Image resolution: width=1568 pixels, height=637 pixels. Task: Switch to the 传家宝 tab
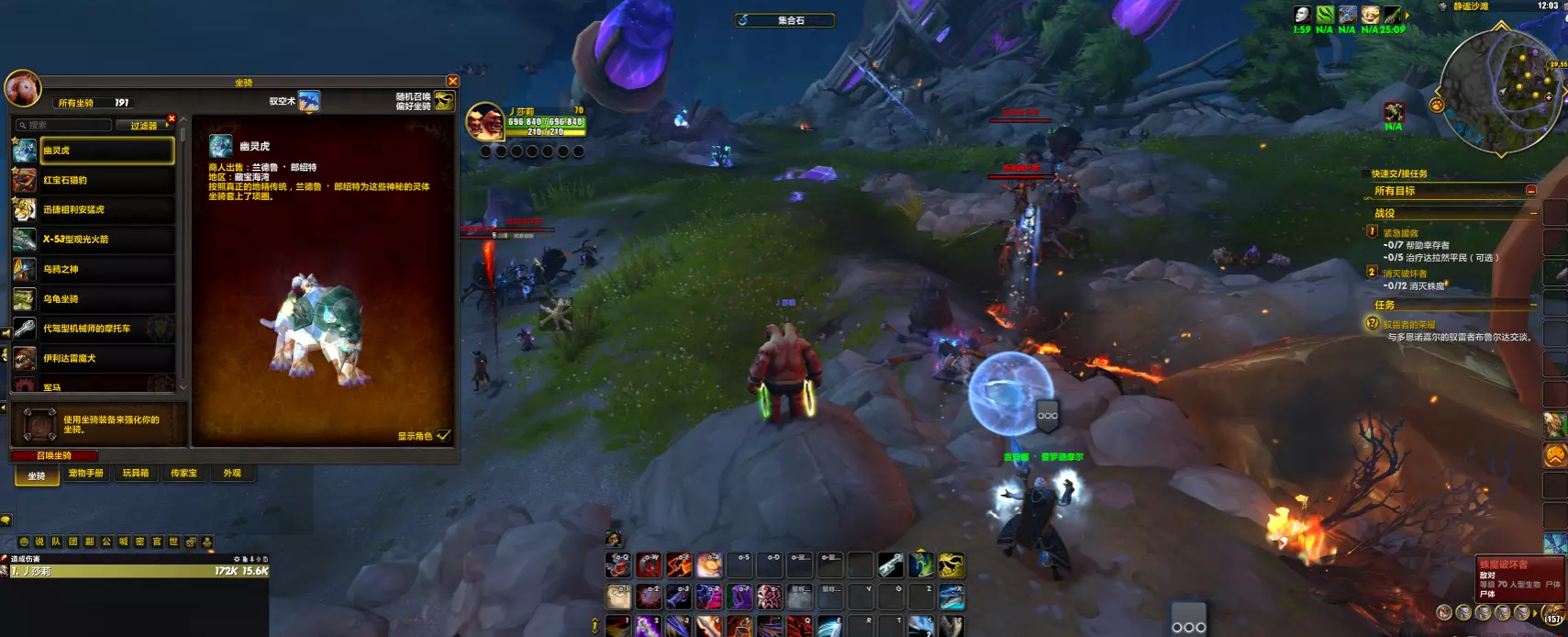(183, 474)
